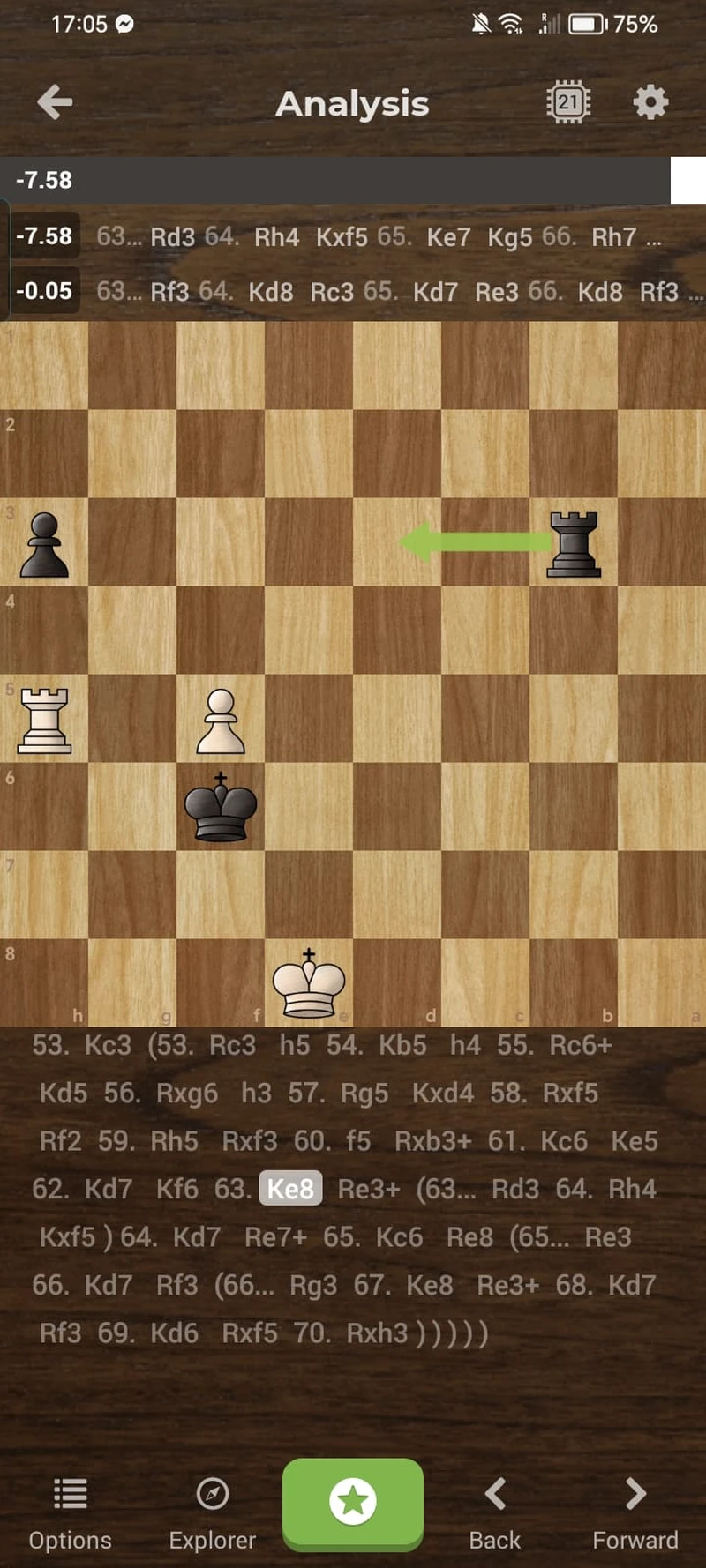Toggle the engine chip icon

click(x=567, y=102)
